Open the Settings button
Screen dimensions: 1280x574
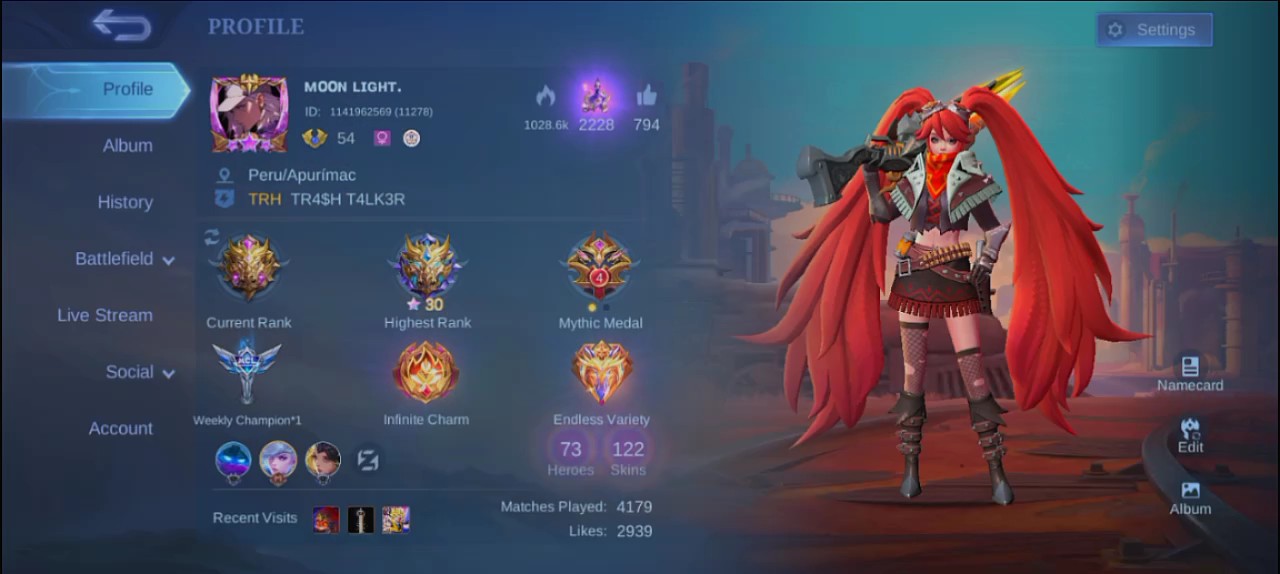(x=1154, y=30)
